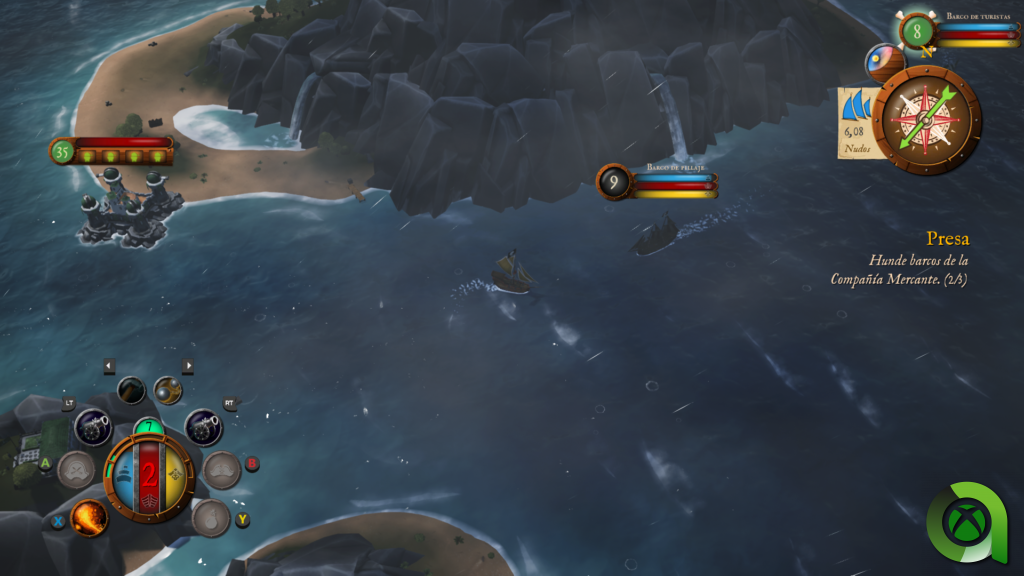Select the greyed-out pirate skull ability
Viewport: 1024px width, 576px height.
pos(76,469)
